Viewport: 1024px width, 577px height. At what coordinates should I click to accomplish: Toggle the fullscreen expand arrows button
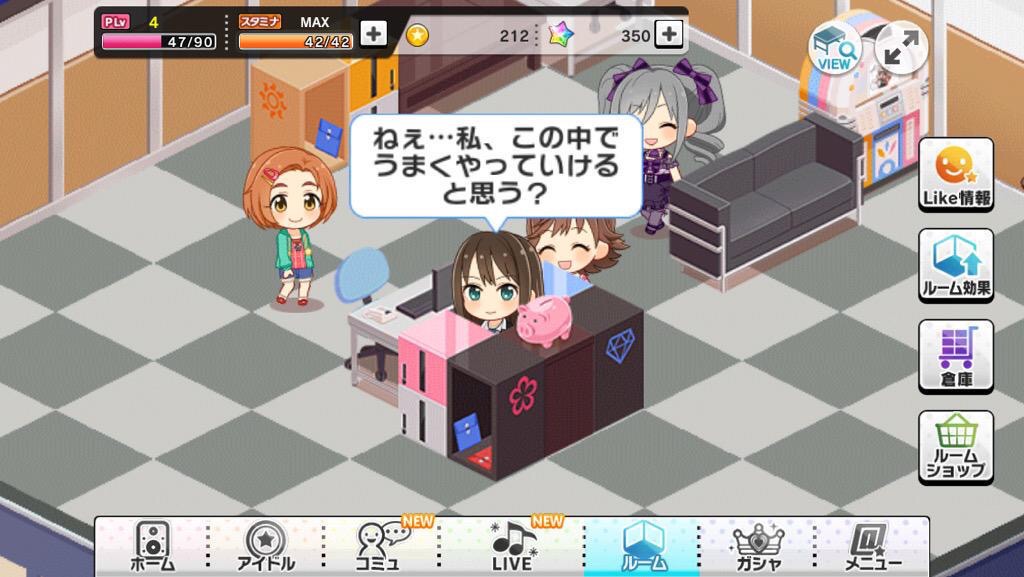coord(900,47)
